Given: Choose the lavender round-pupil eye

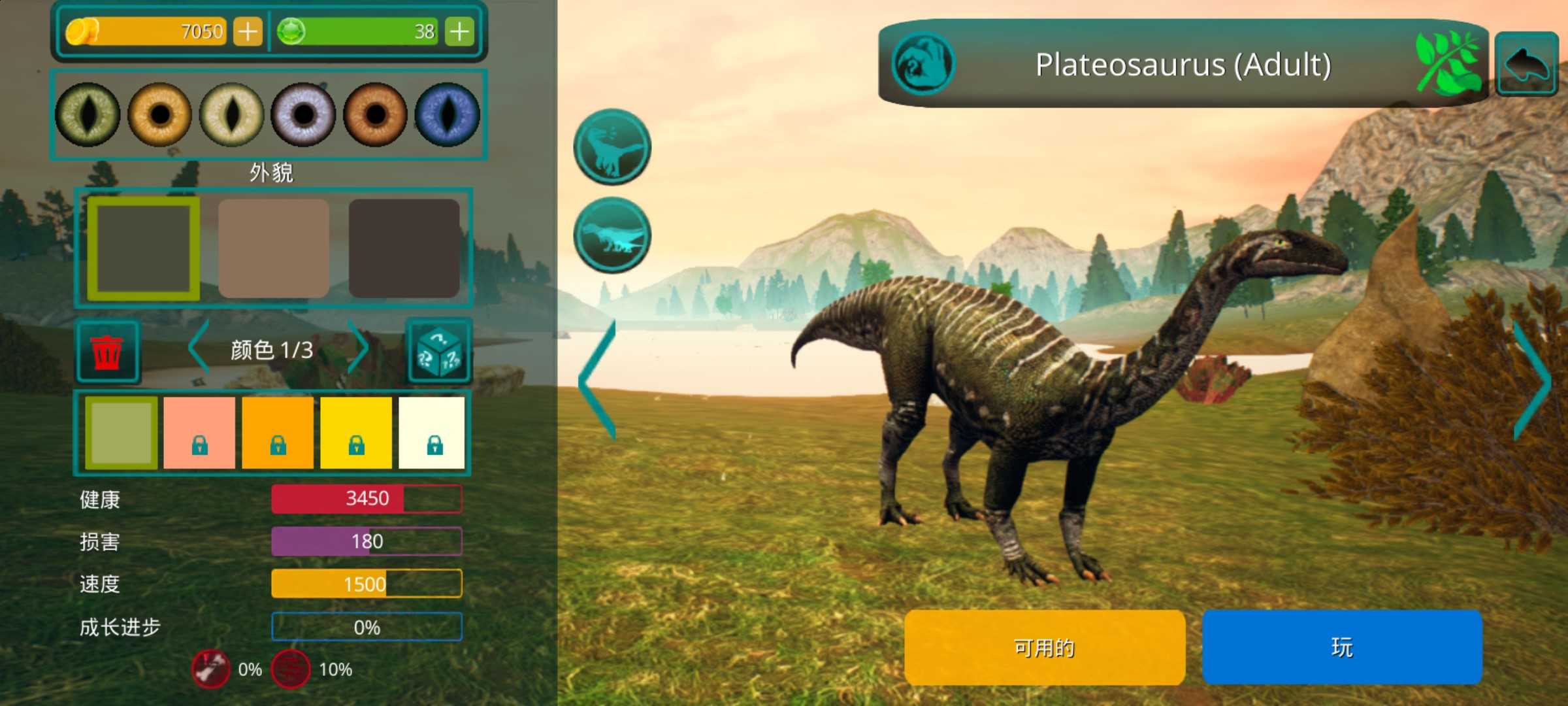Looking at the screenshot, I should click(303, 114).
